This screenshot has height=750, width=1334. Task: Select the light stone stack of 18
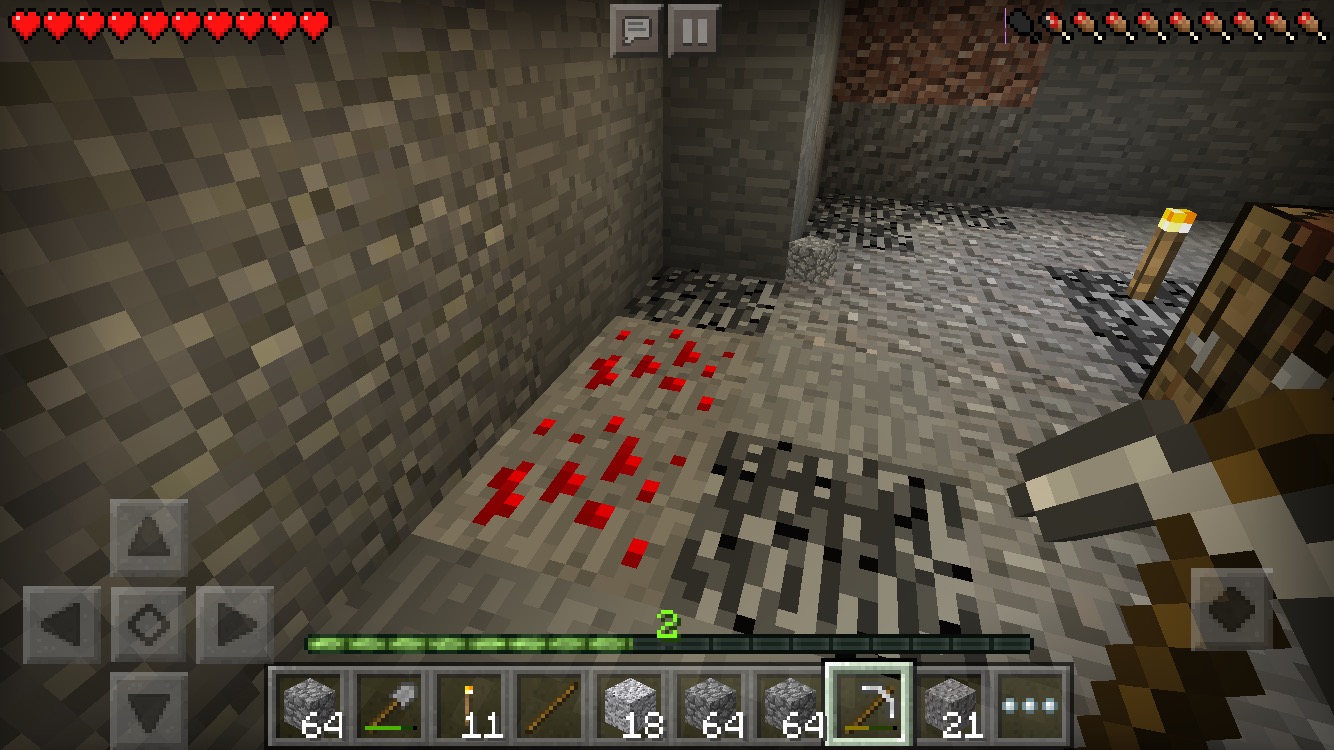coord(628,705)
